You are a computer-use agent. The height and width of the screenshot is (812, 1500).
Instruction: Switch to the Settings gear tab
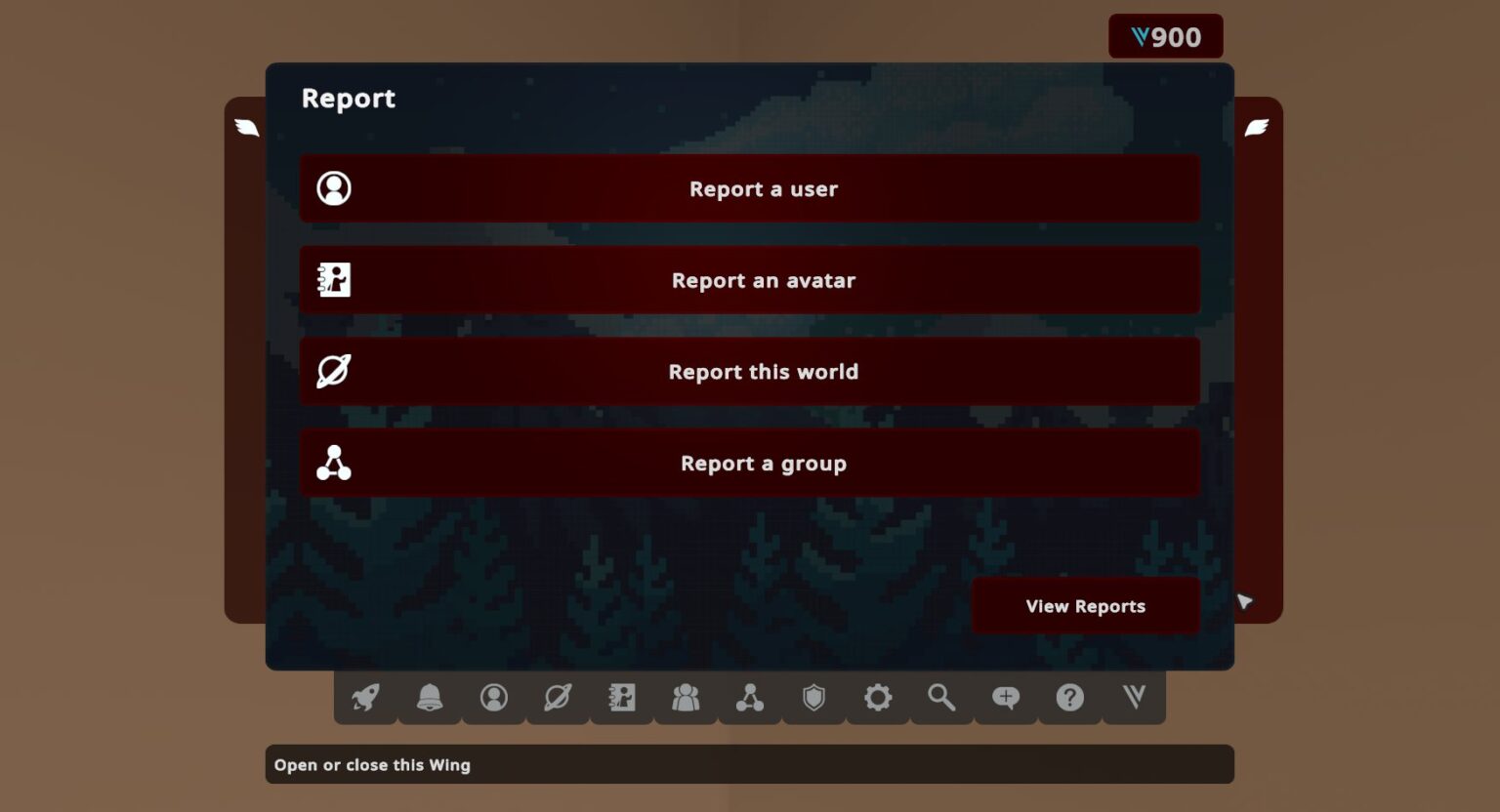(877, 698)
